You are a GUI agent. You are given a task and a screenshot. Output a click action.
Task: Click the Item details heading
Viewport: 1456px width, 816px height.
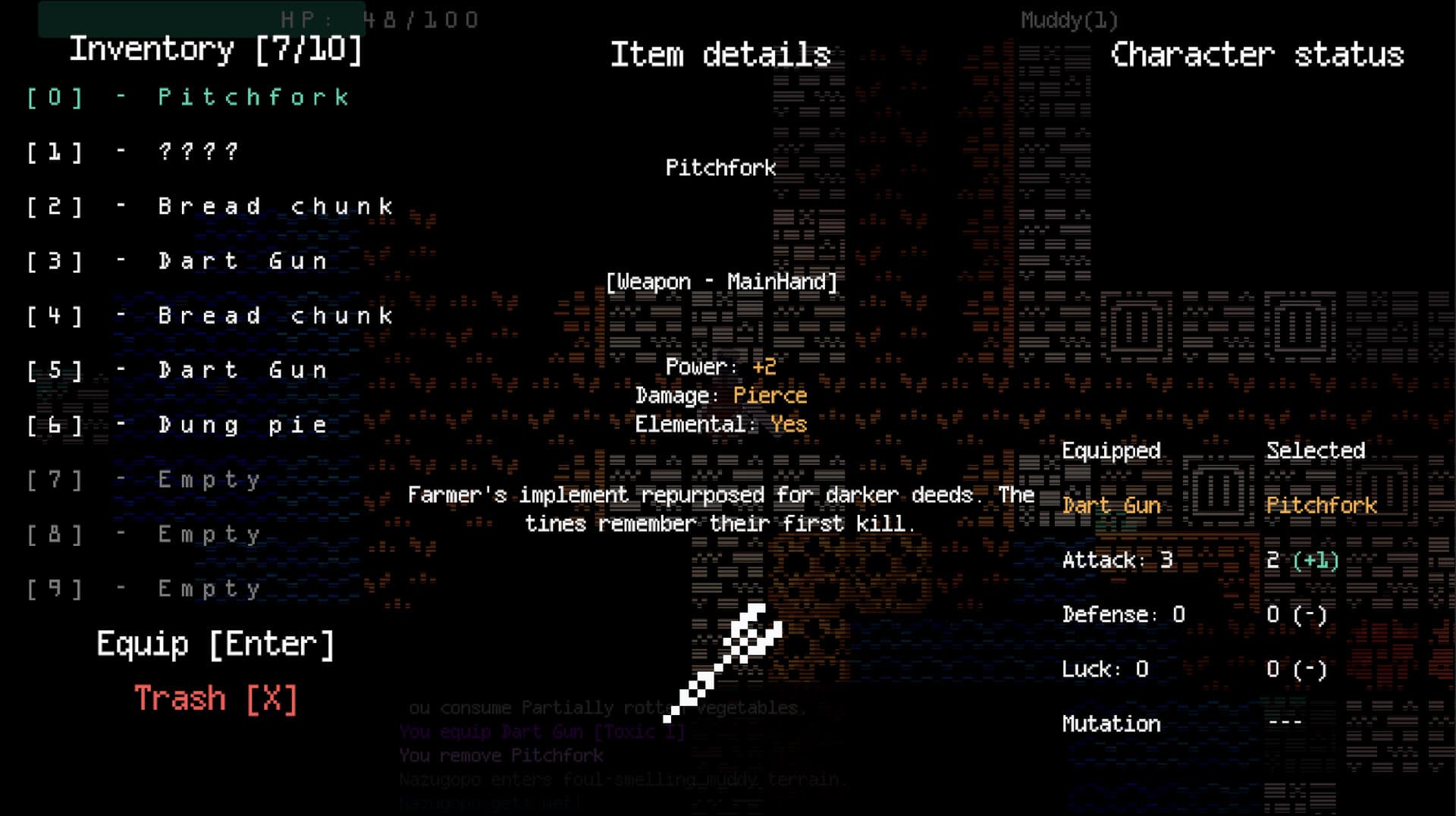point(721,55)
